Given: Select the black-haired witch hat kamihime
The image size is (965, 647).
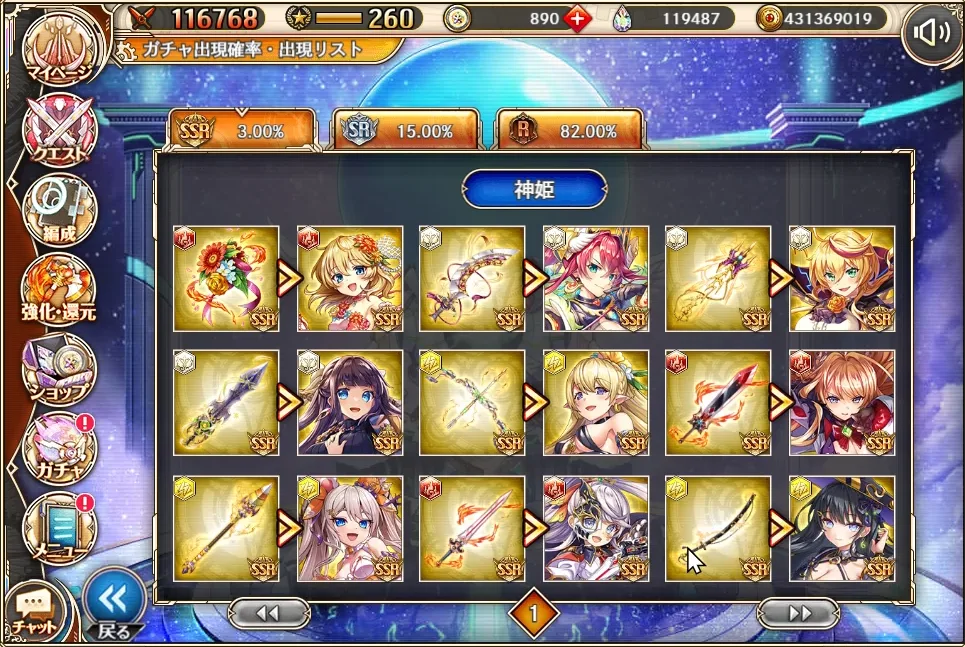Looking at the screenshot, I should 841,528.
